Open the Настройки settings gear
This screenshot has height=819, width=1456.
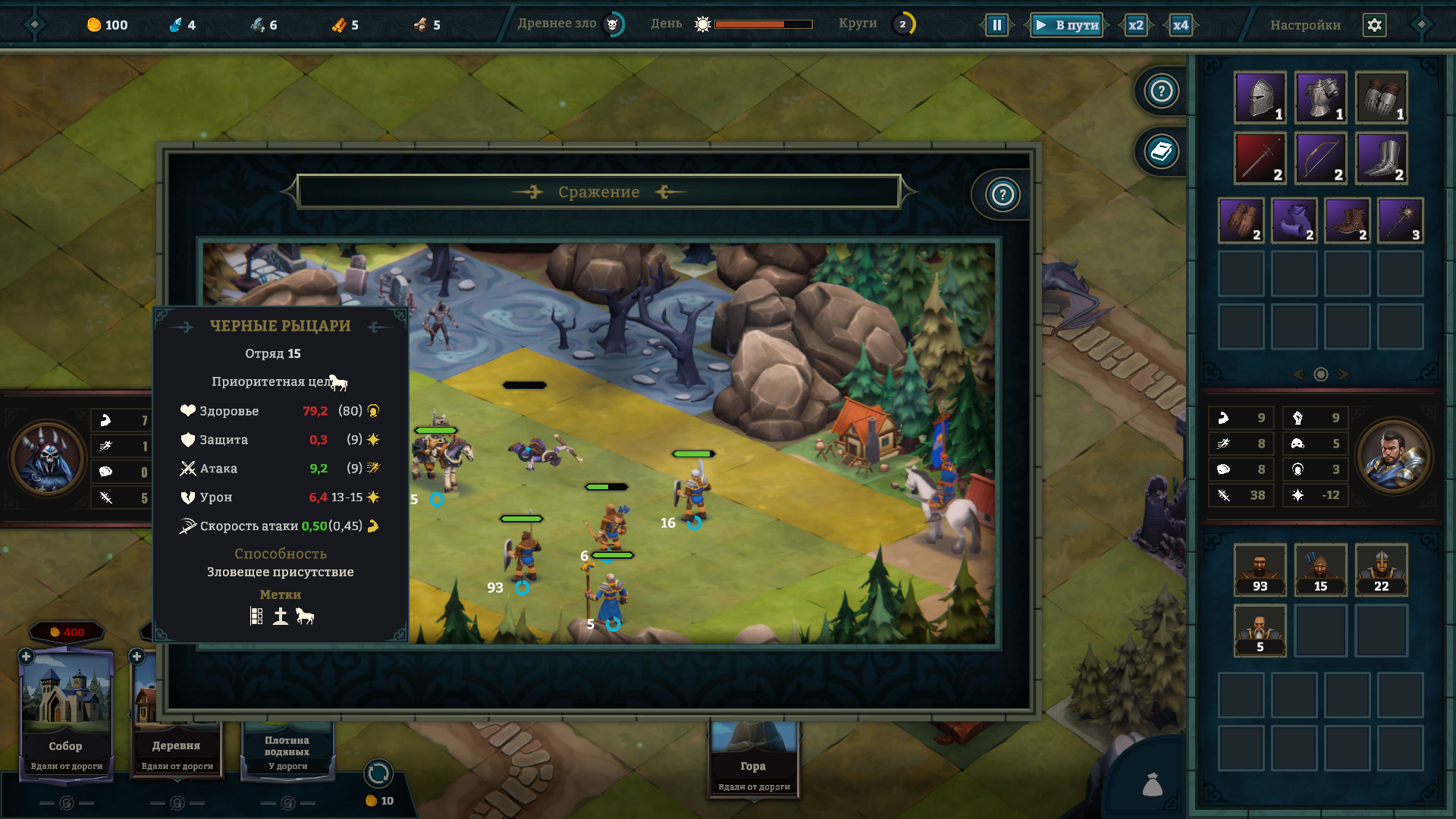tap(1374, 25)
